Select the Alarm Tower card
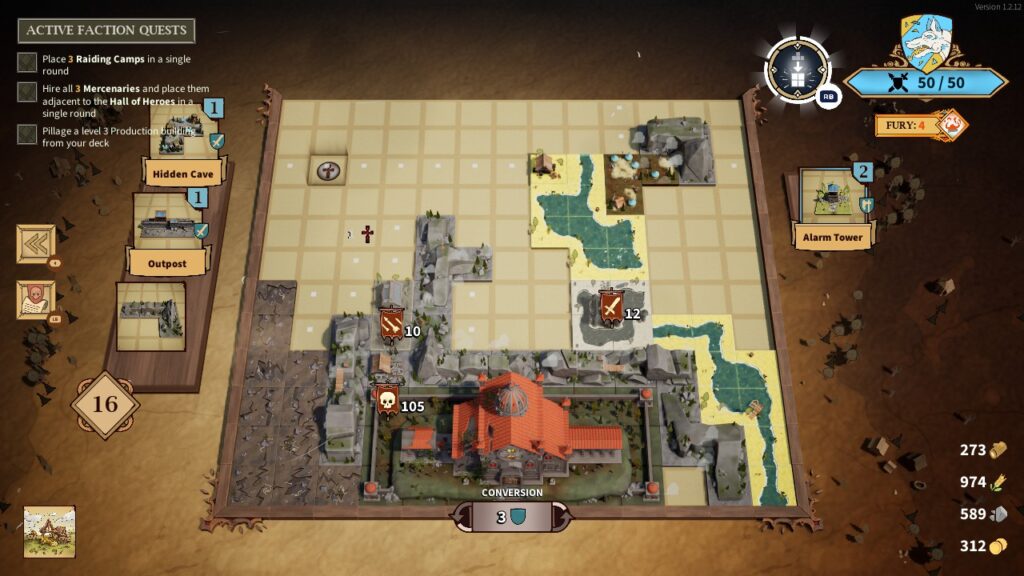The width and height of the screenshot is (1024, 576). (x=833, y=205)
